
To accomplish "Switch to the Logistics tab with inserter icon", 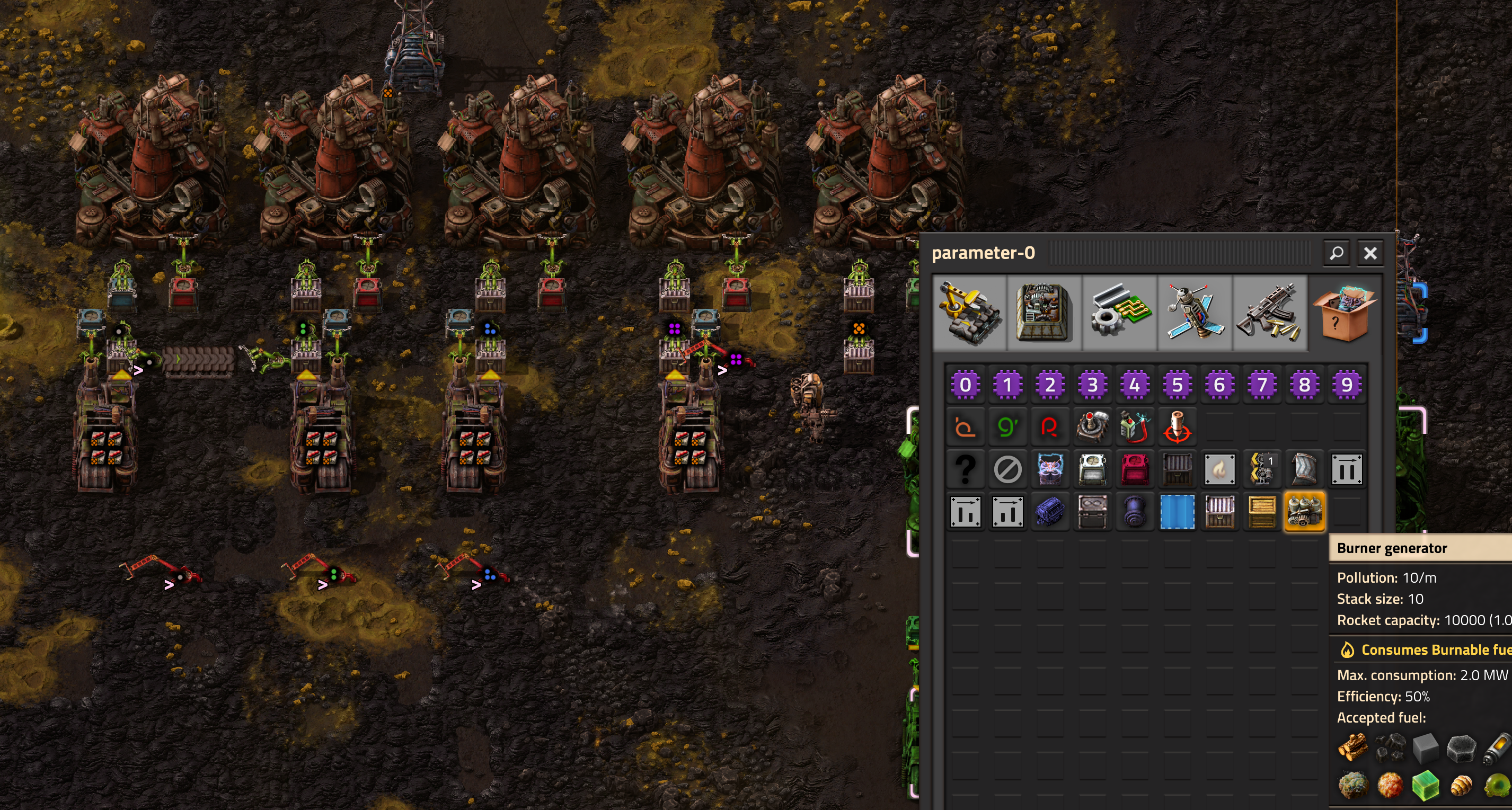I will pyautogui.click(x=969, y=313).
